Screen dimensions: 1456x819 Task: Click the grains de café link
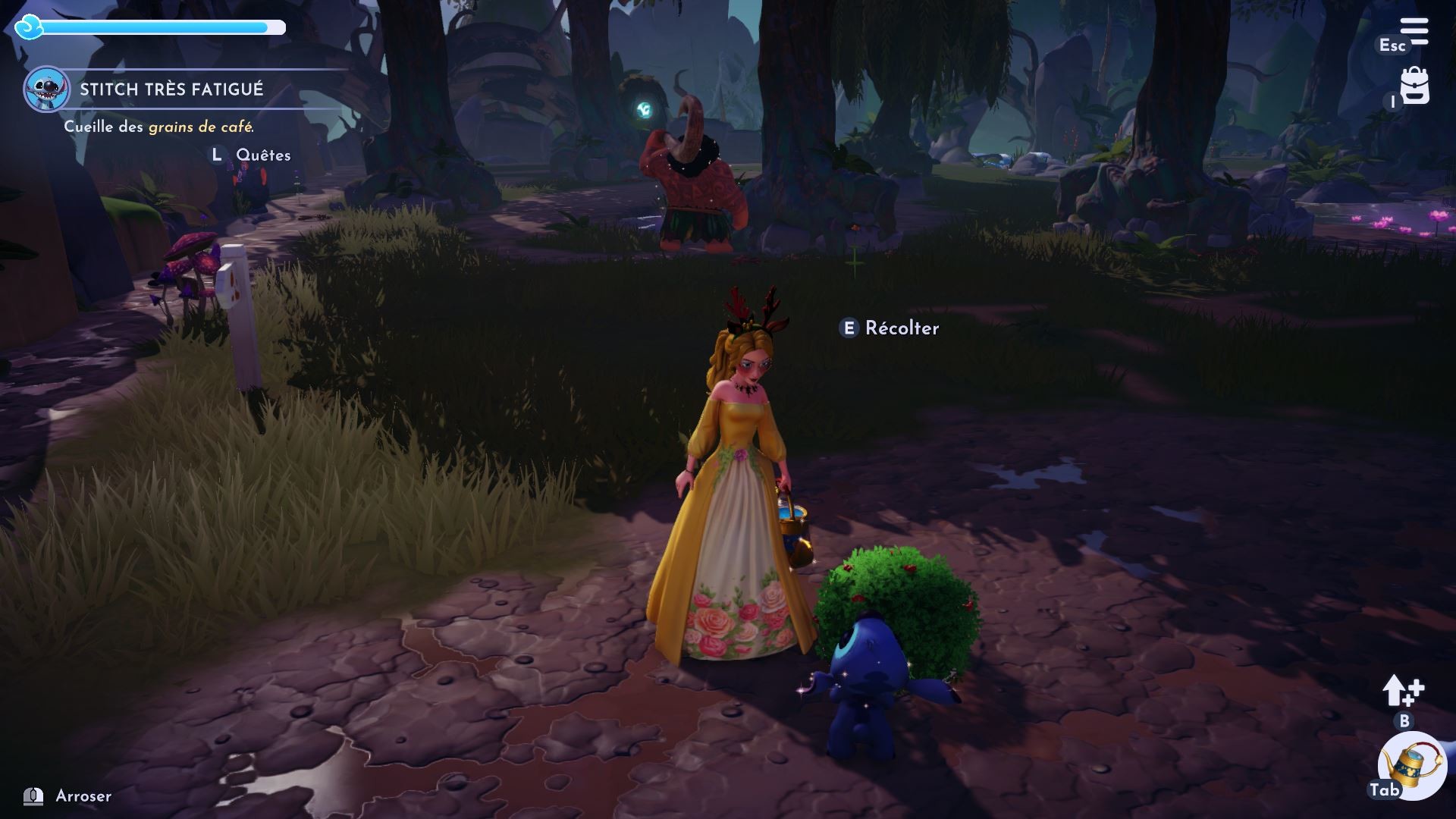coord(201,128)
